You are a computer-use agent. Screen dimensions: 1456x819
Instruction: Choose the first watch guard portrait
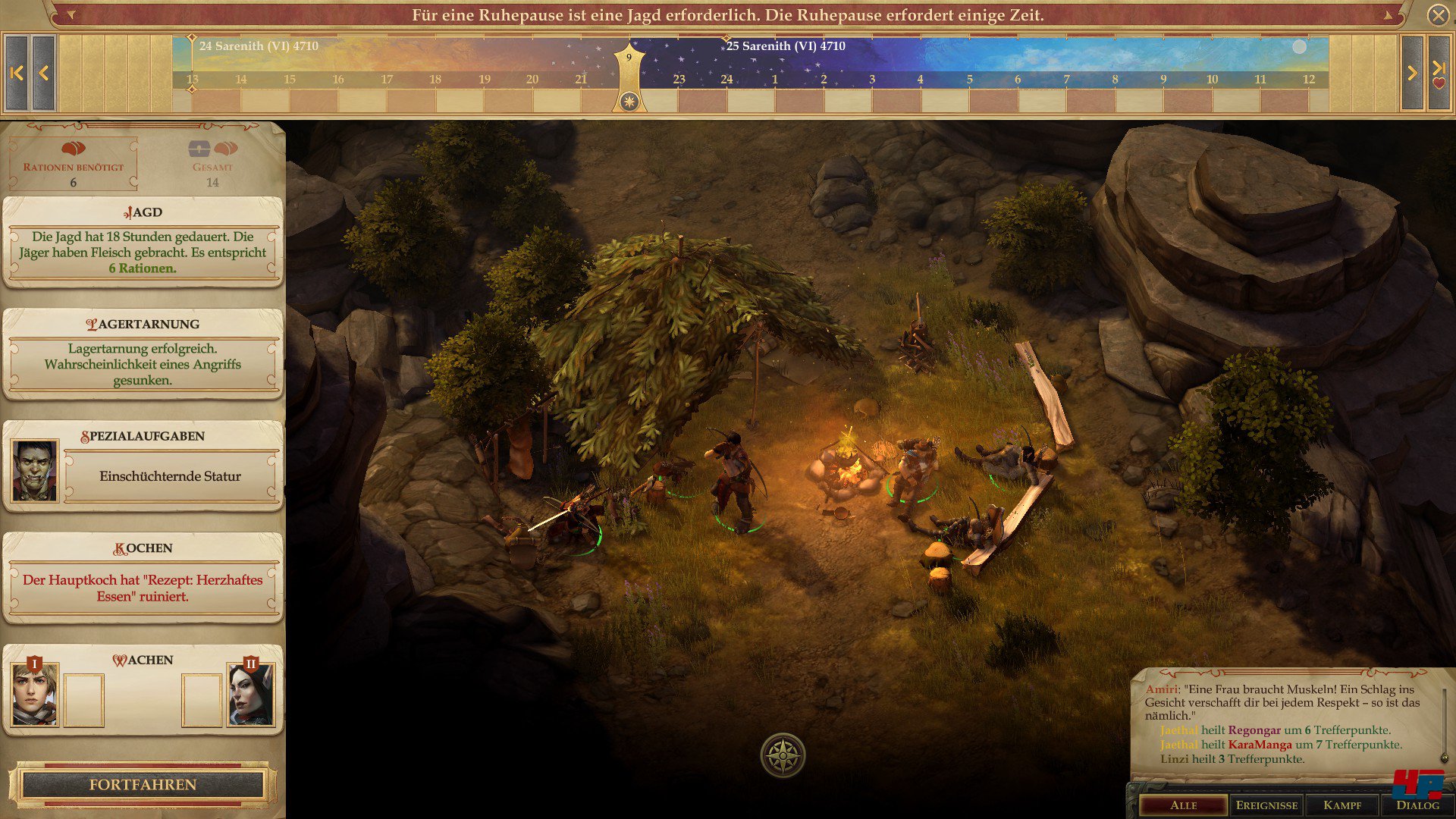click(x=34, y=694)
